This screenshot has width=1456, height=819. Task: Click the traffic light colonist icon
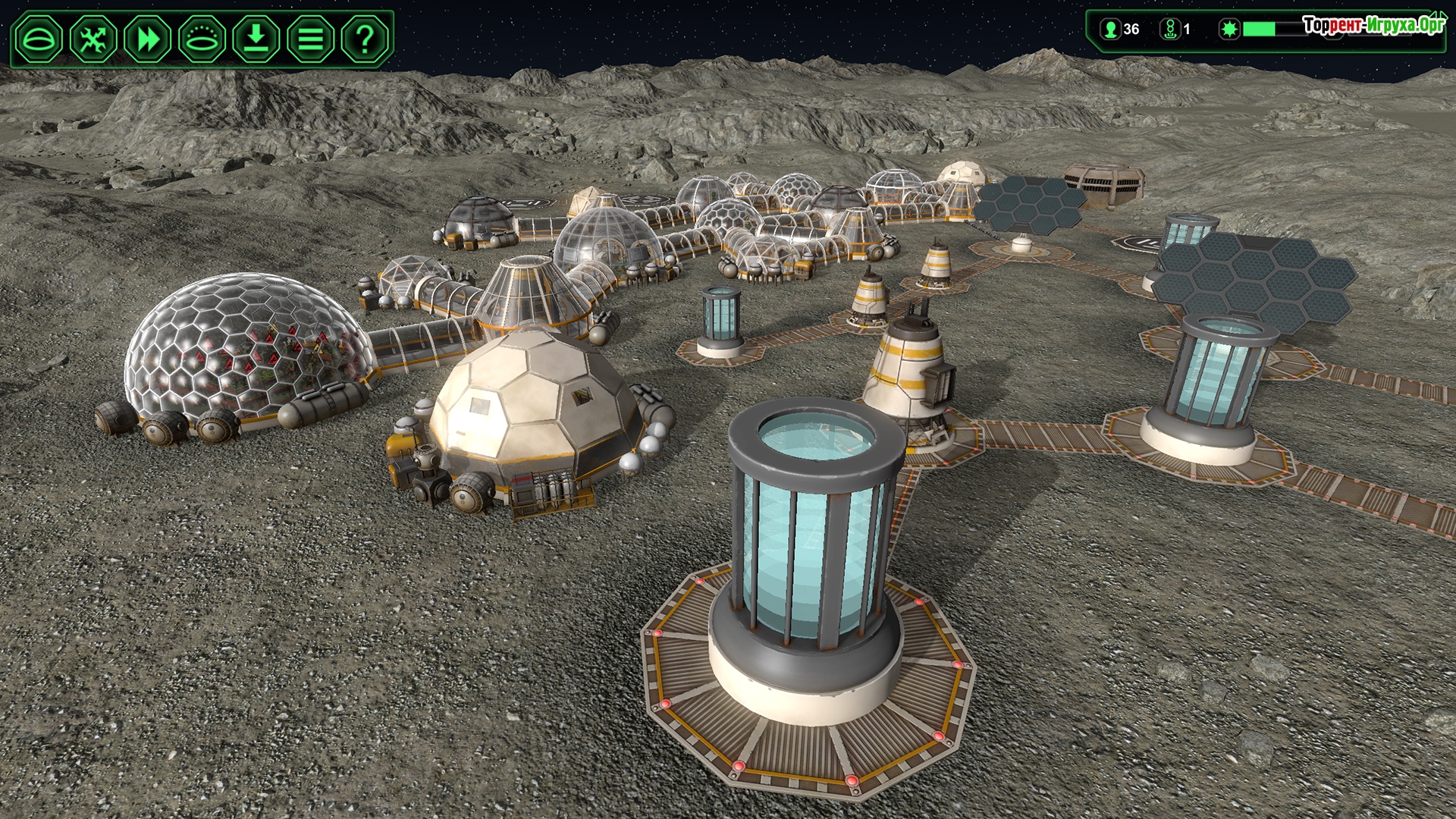[x=1170, y=29]
